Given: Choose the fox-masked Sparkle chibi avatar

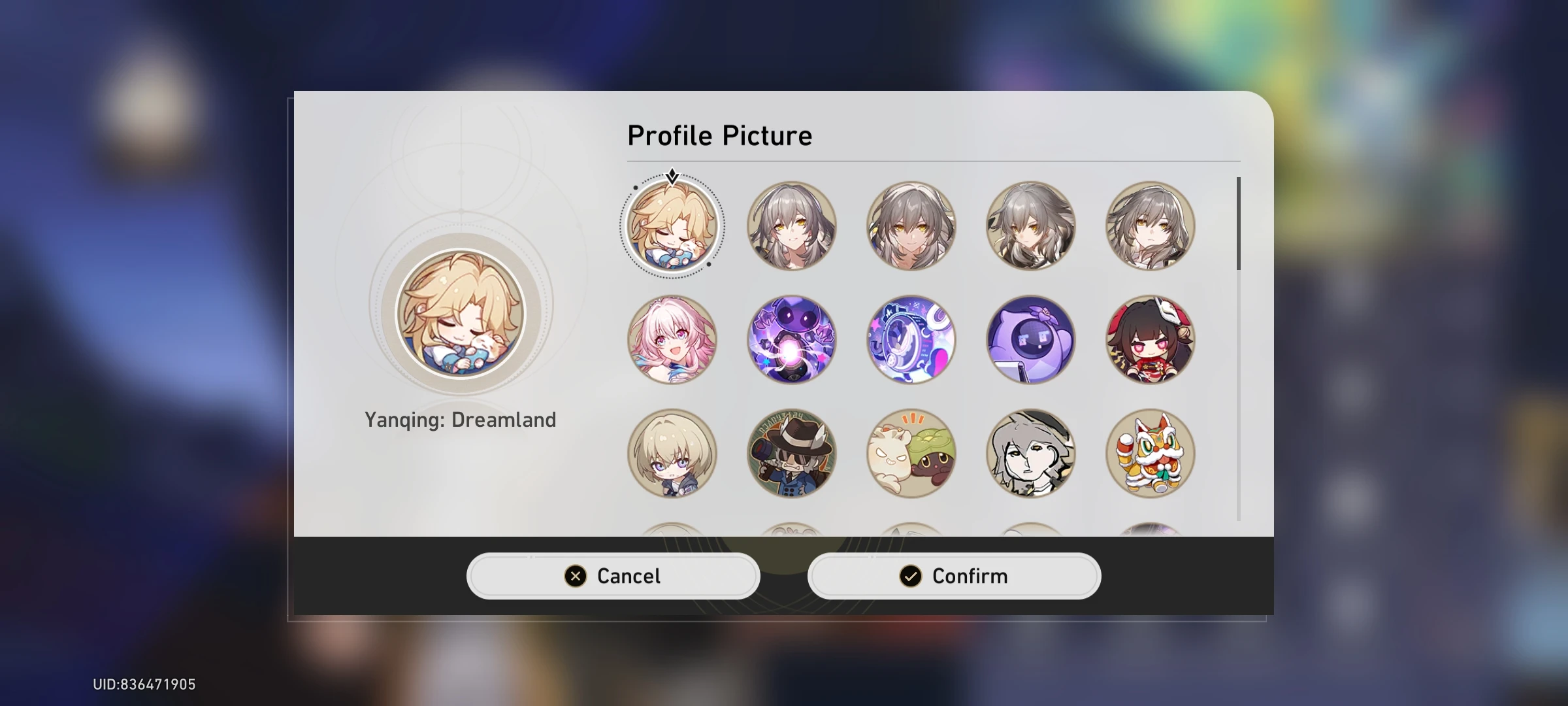Looking at the screenshot, I should coord(1151,339).
